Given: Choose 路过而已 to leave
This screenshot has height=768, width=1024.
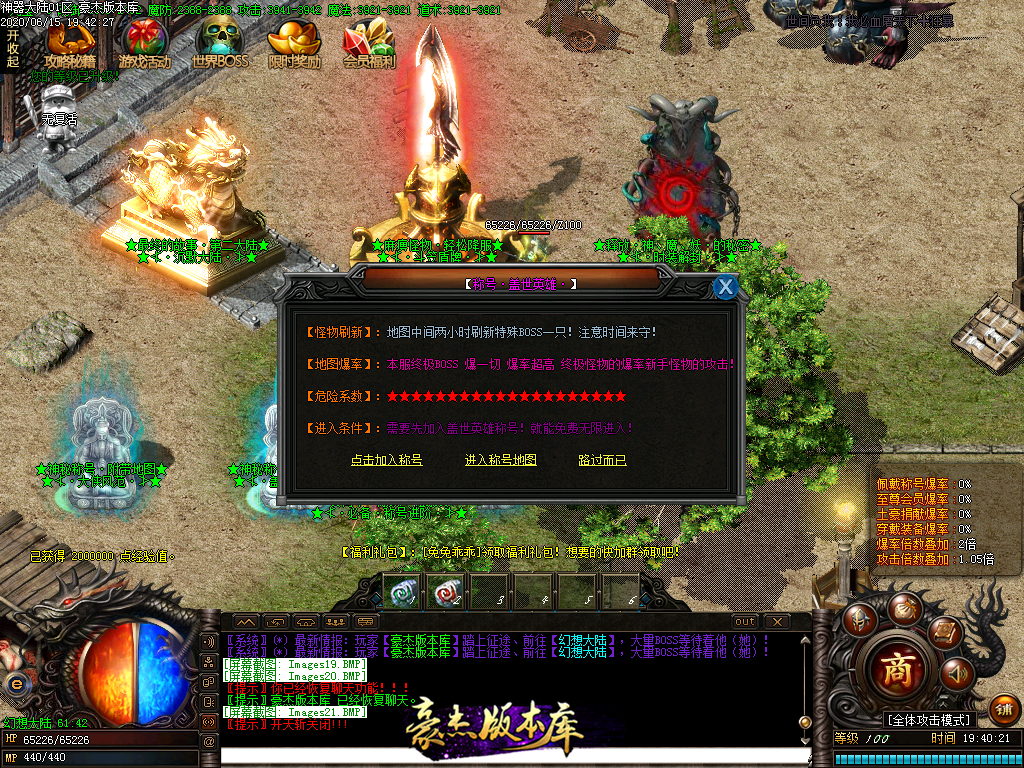Looking at the screenshot, I should 602,460.
